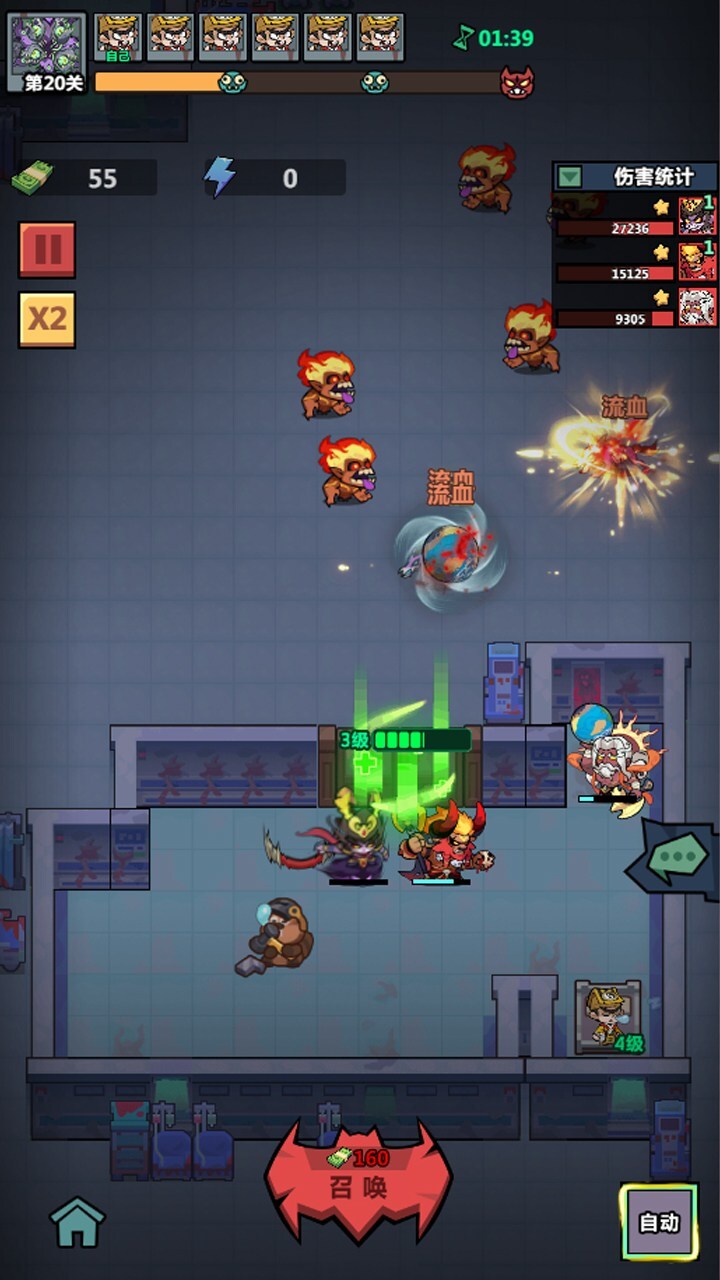Toggle the 自动 auto mode button
720x1280 pixels.
point(658,1221)
